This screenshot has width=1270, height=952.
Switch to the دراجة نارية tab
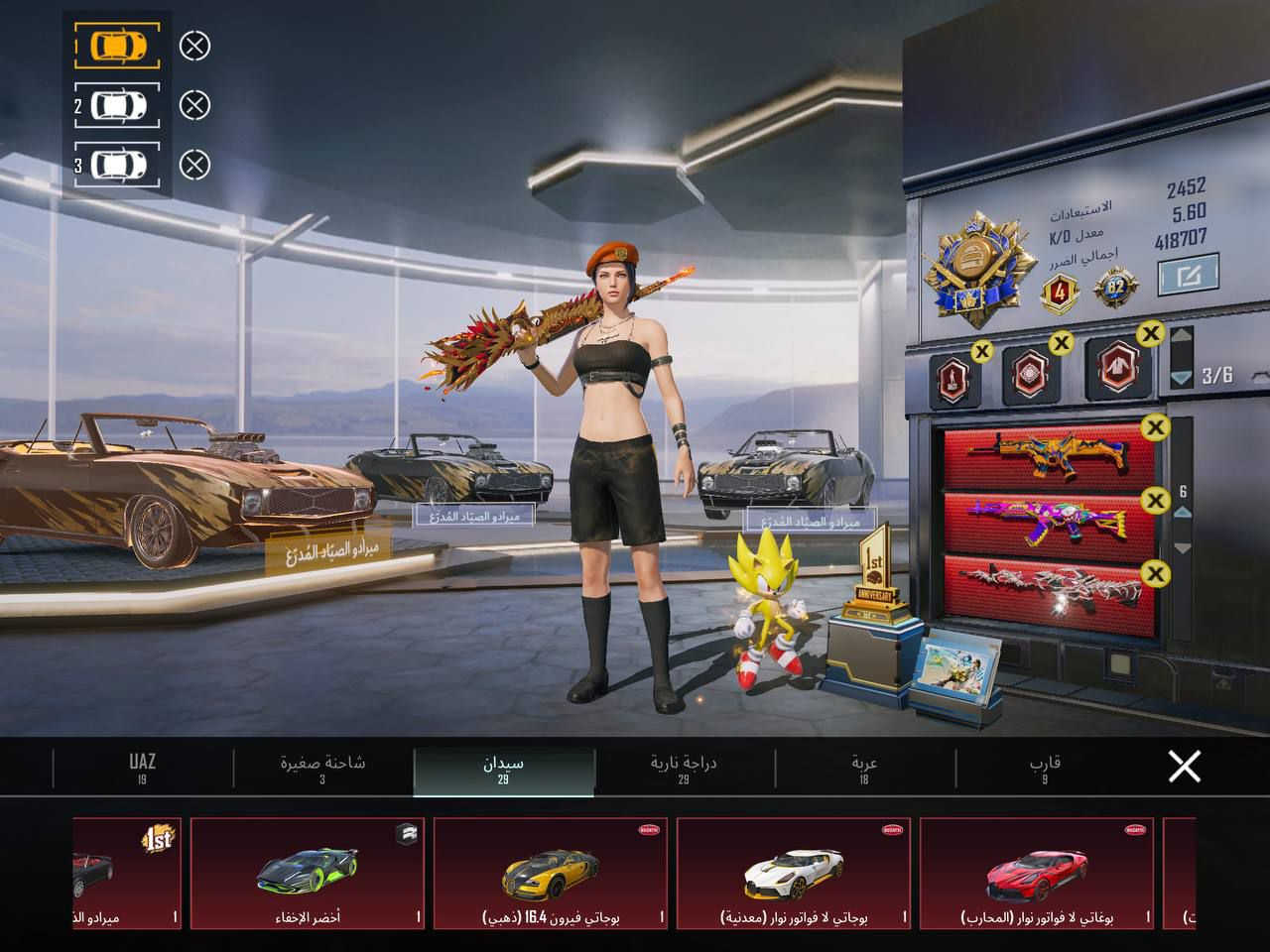(684, 768)
